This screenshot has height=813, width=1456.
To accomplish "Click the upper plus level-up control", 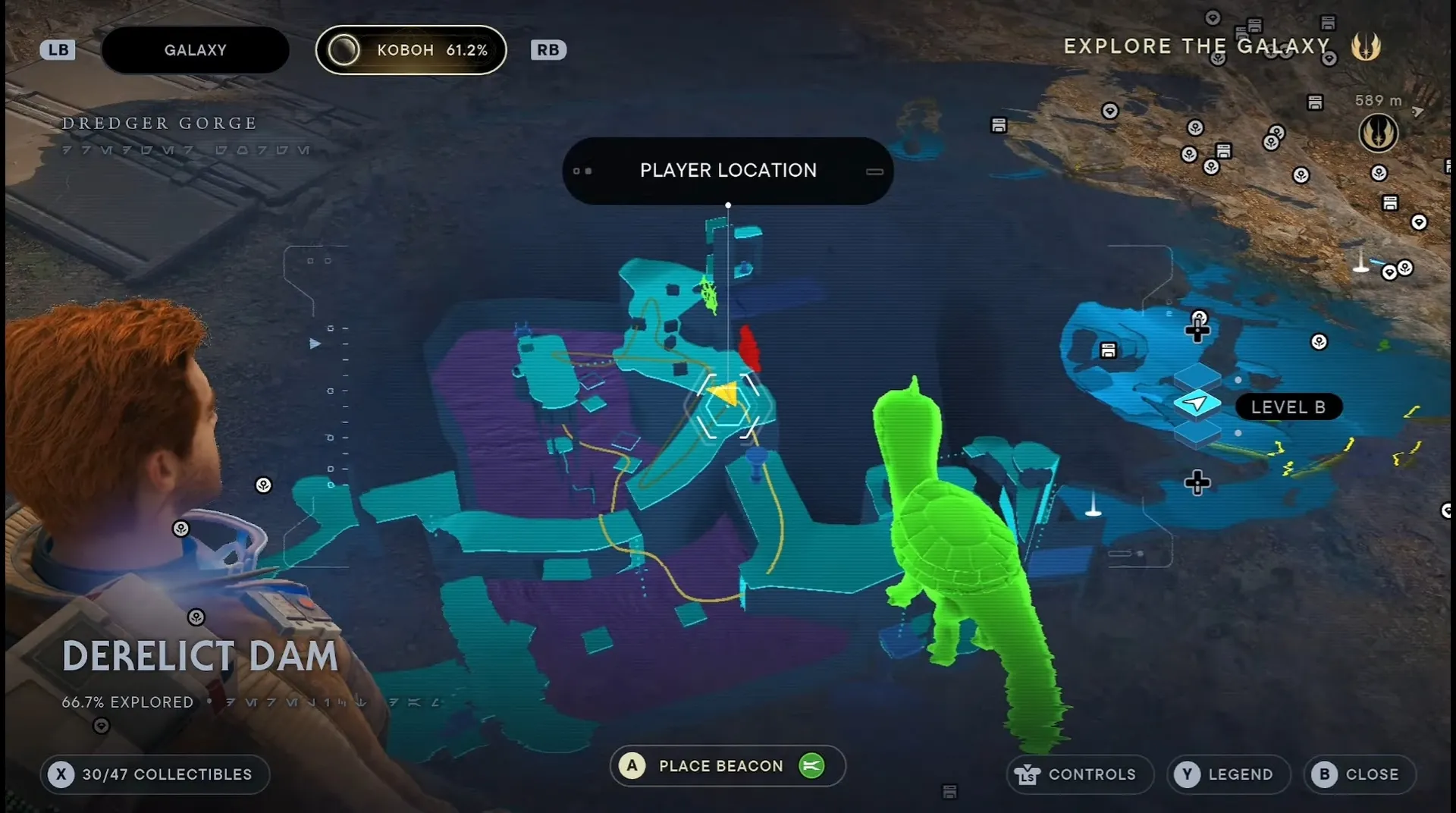I will [x=1197, y=329].
